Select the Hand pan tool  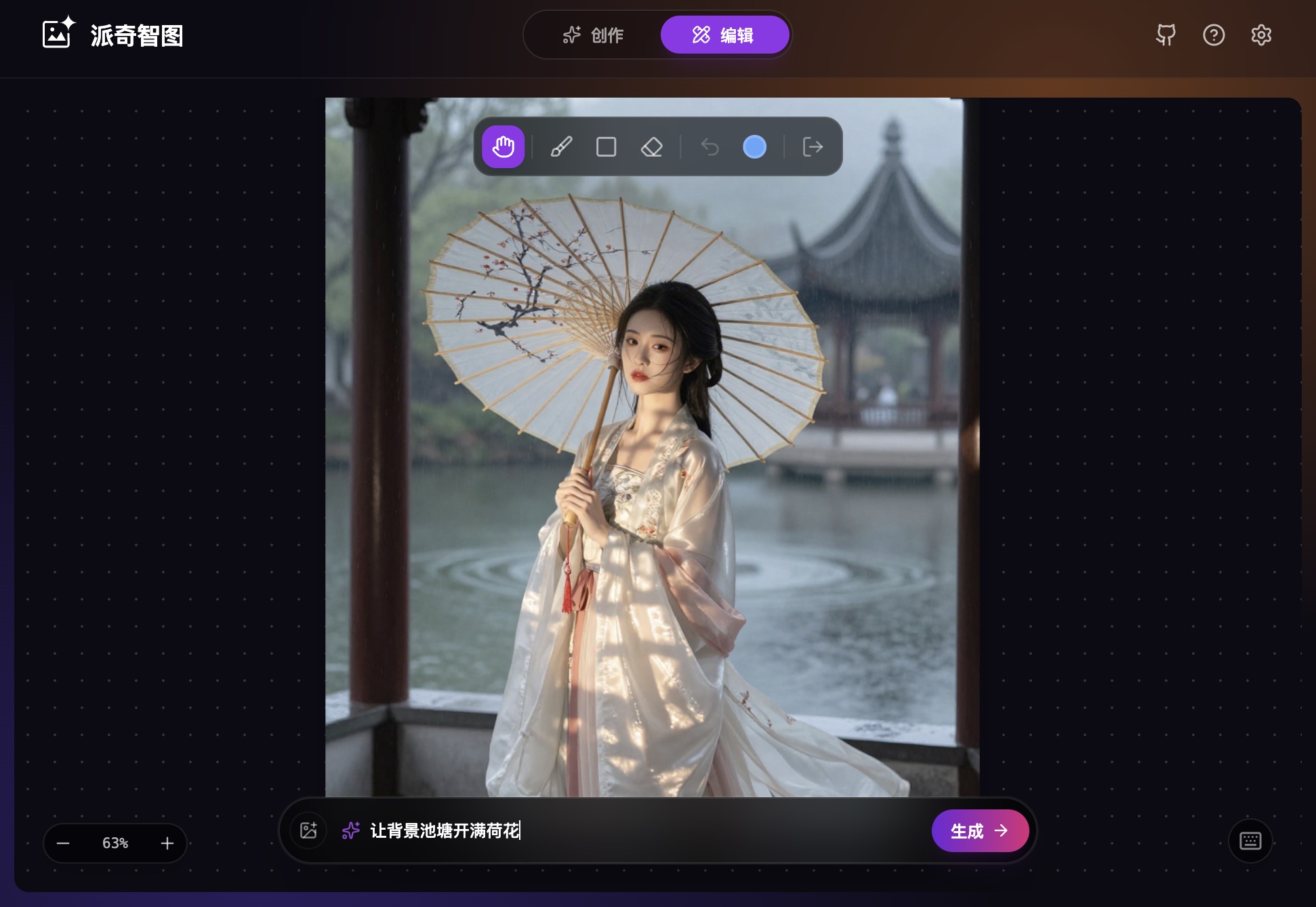point(503,147)
